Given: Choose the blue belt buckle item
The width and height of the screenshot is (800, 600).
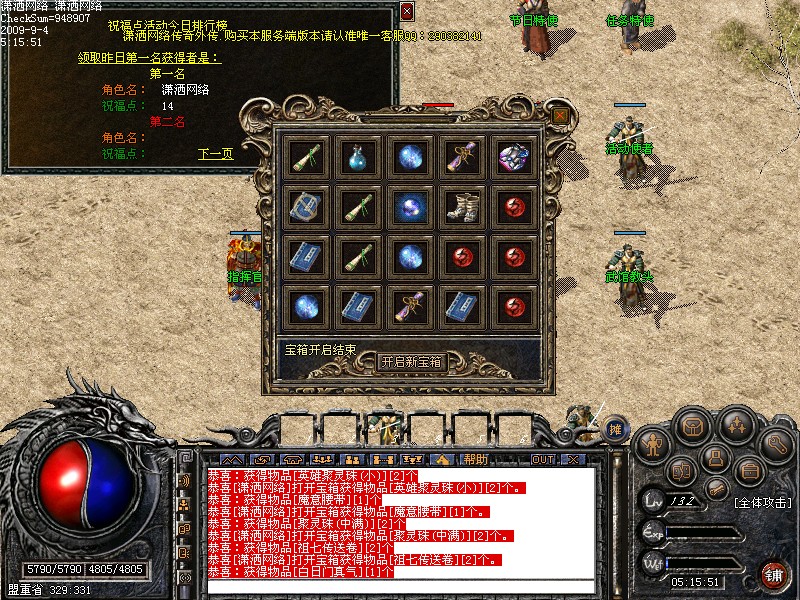Looking at the screenshot, I should 306,206.
